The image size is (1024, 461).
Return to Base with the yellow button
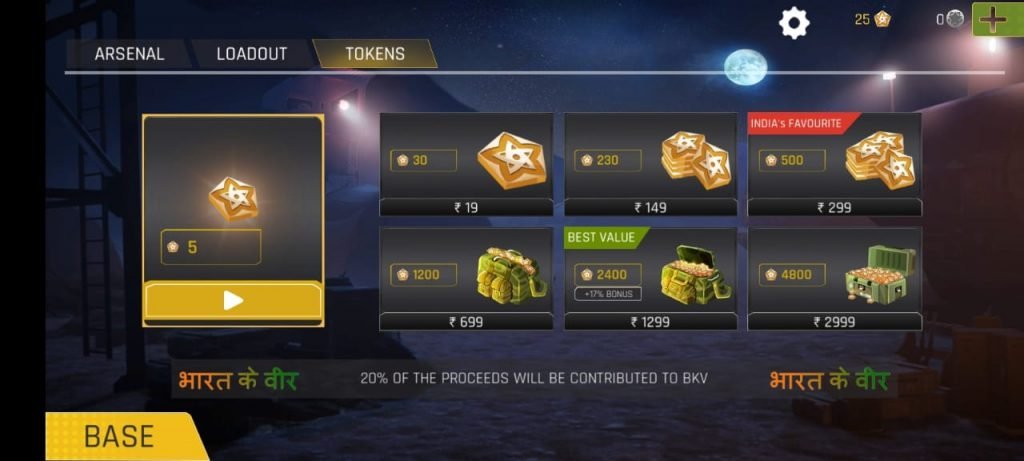pos(120,437)
